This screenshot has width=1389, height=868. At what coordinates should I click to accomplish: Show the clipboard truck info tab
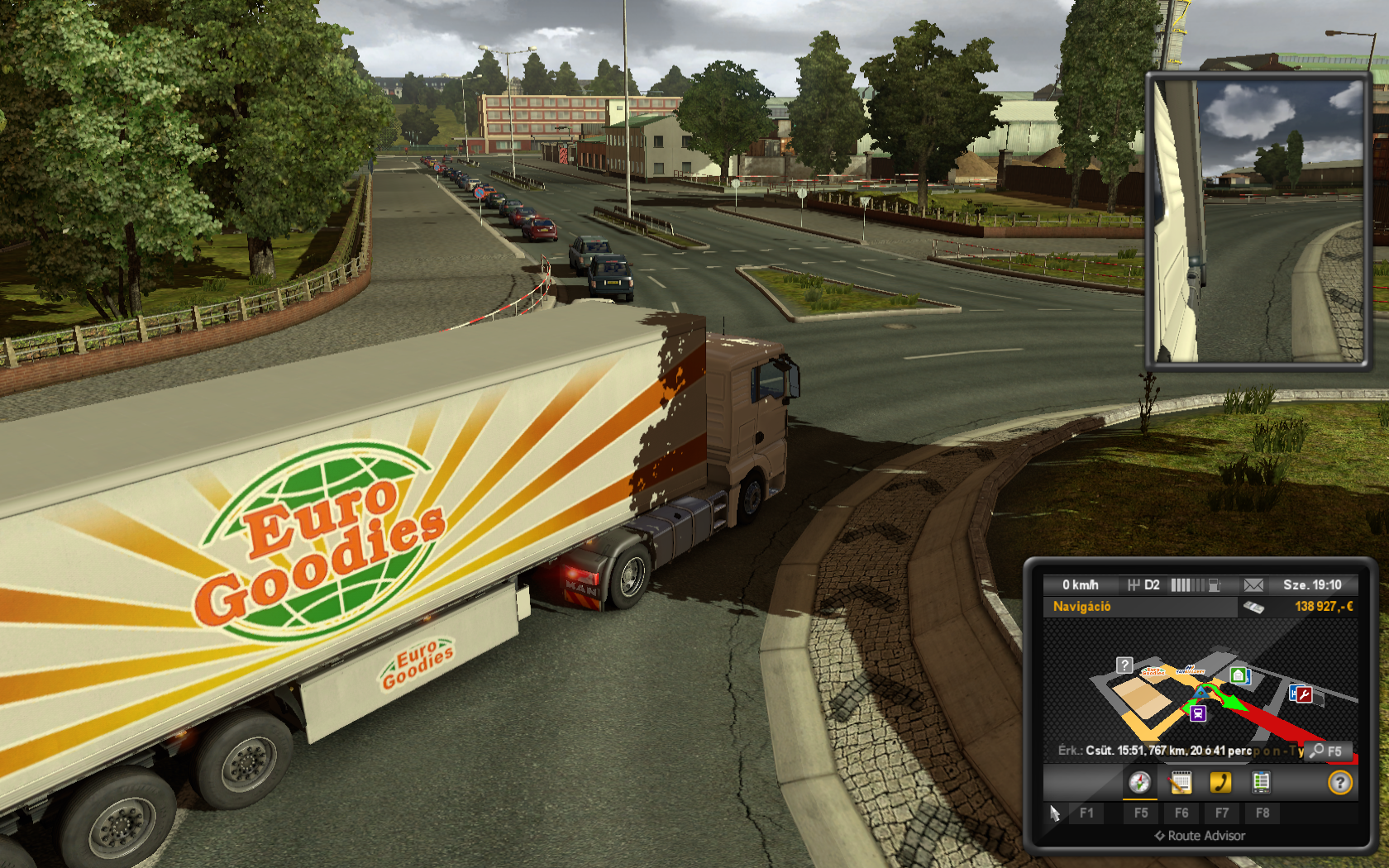pos(1261,782)
